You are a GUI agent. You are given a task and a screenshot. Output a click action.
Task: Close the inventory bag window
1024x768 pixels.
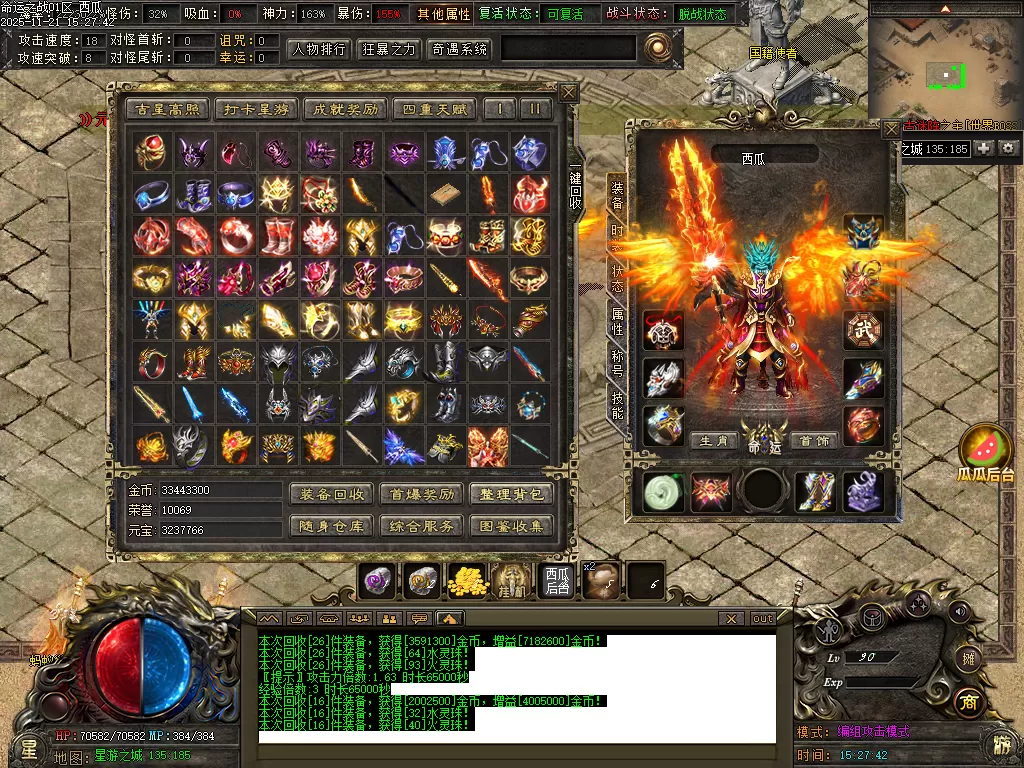[568, 93]
